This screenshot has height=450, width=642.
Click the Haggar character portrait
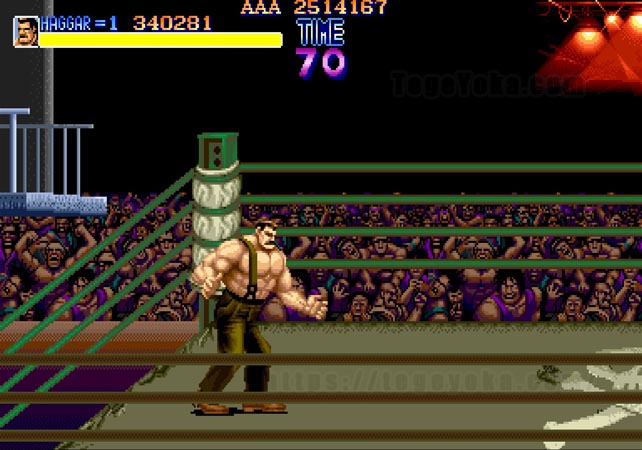[26, 31]
